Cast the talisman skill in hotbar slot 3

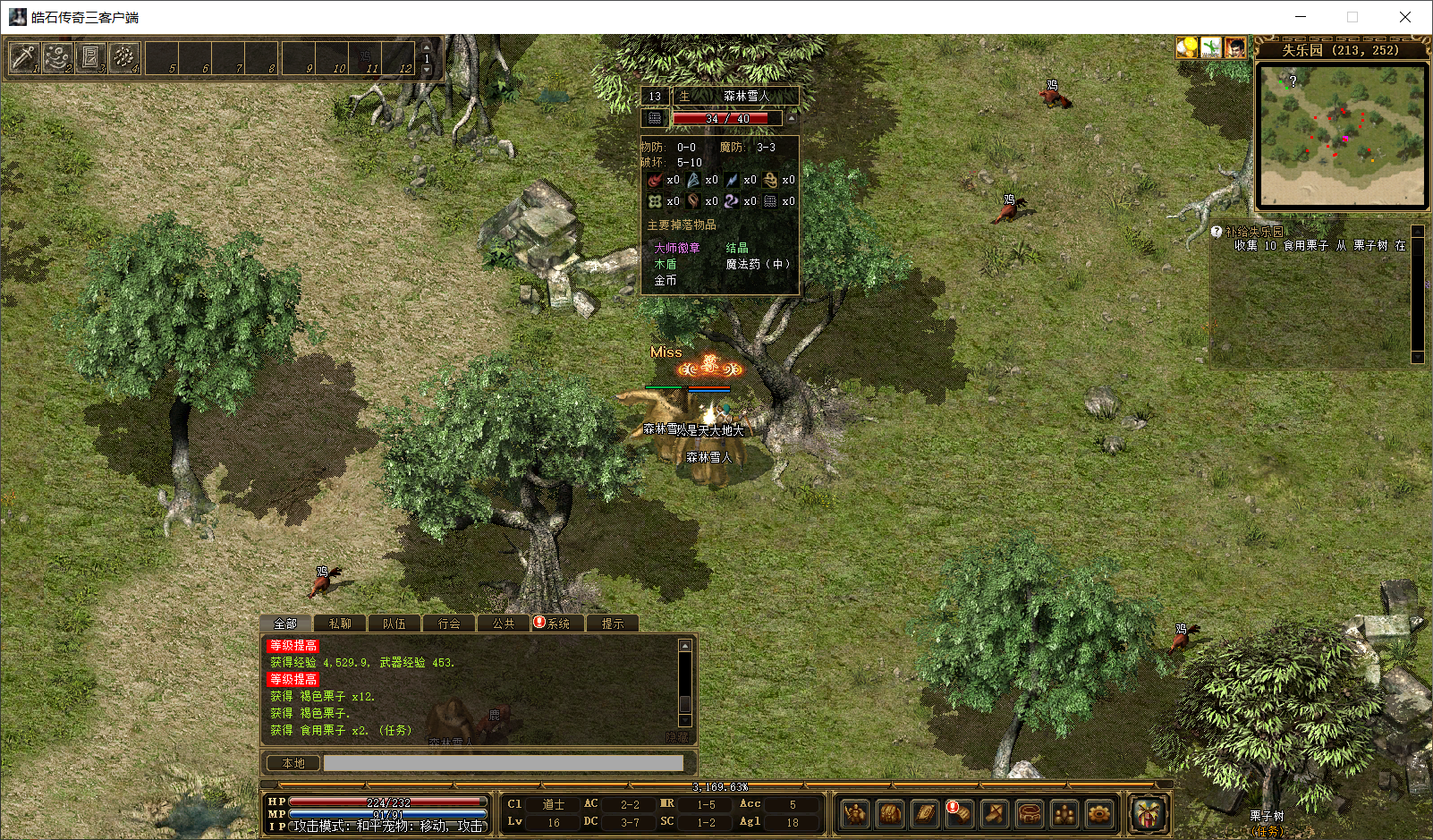90,58
